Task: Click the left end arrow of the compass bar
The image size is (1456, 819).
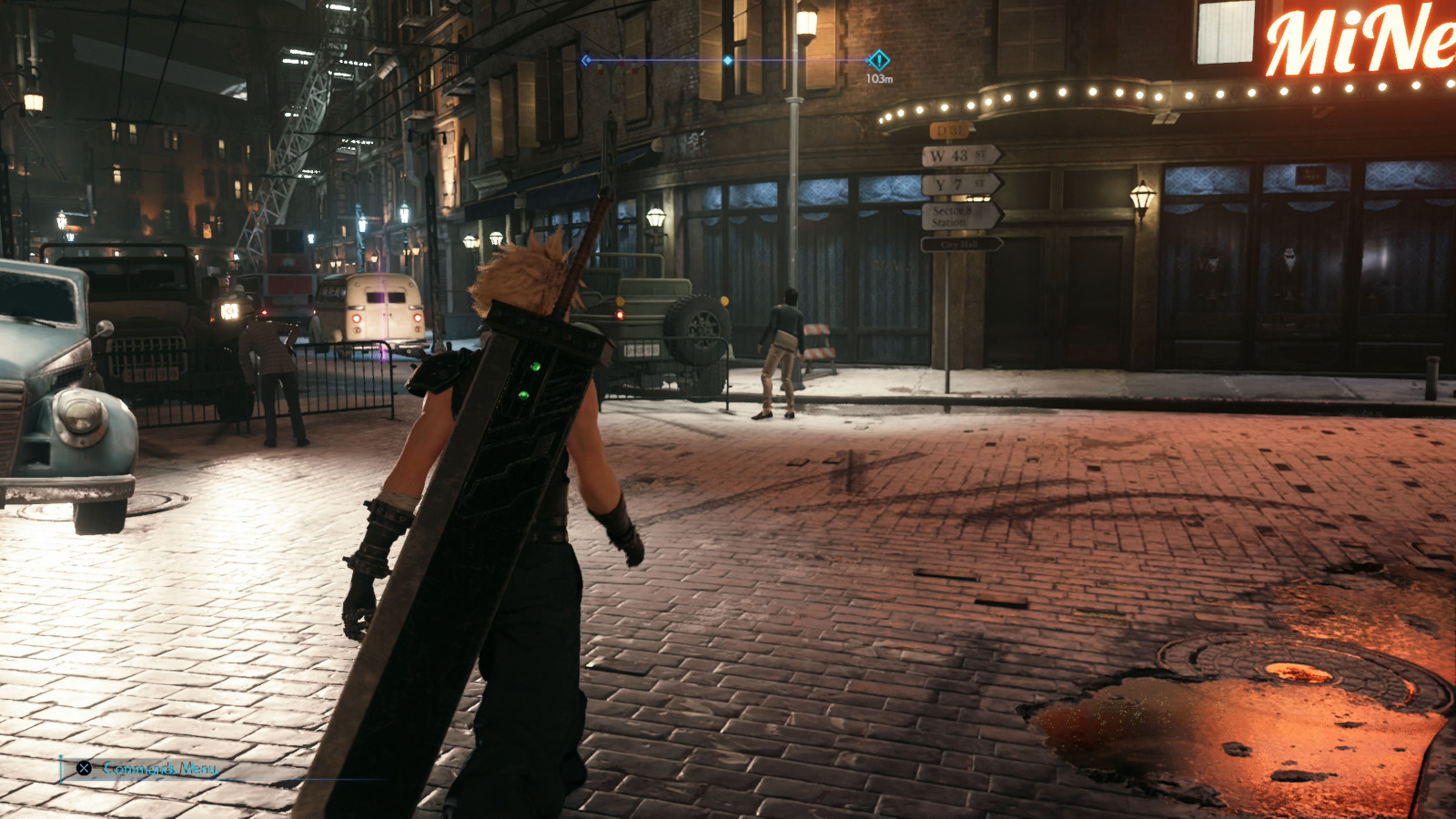Action: pyautogui.click(x=585, y=59)
